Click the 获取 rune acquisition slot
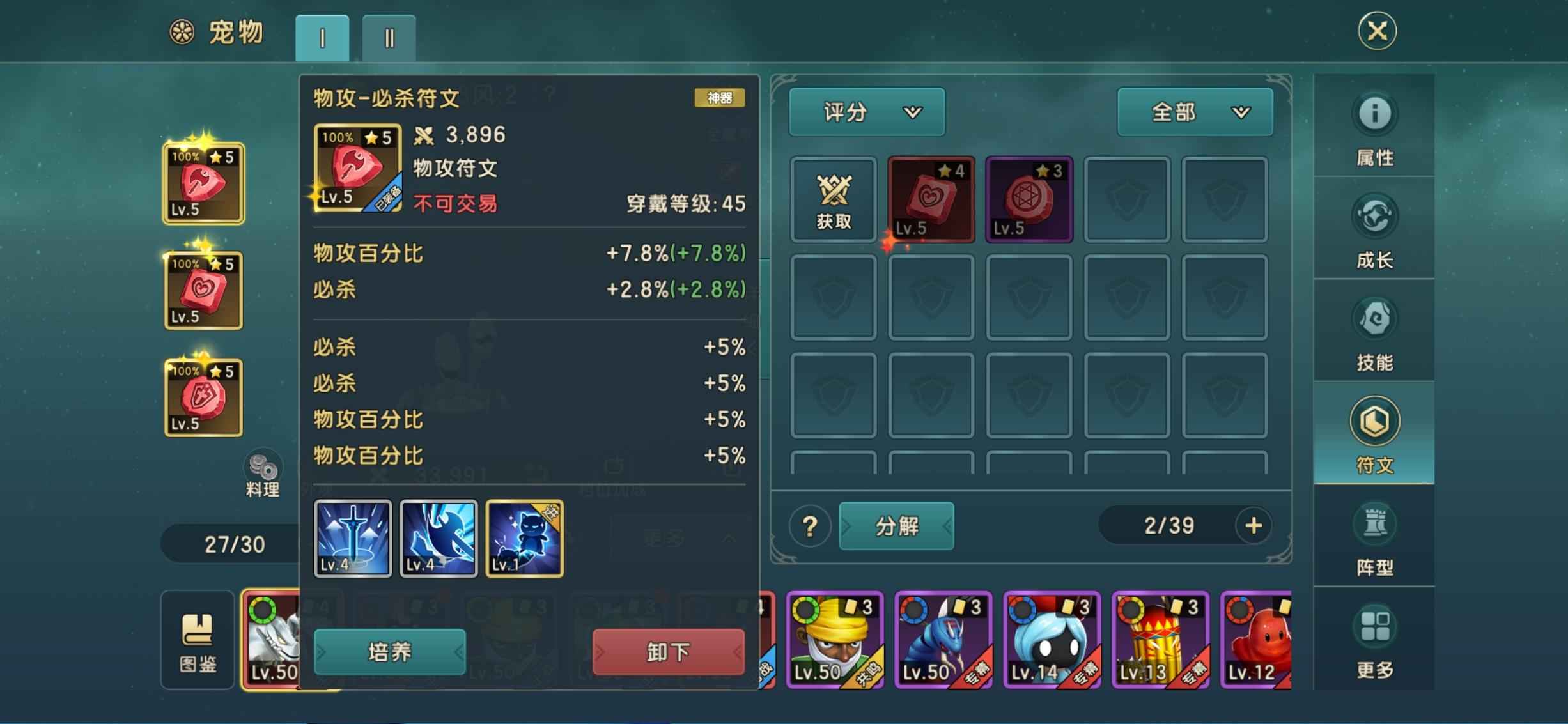 point(833,198)
